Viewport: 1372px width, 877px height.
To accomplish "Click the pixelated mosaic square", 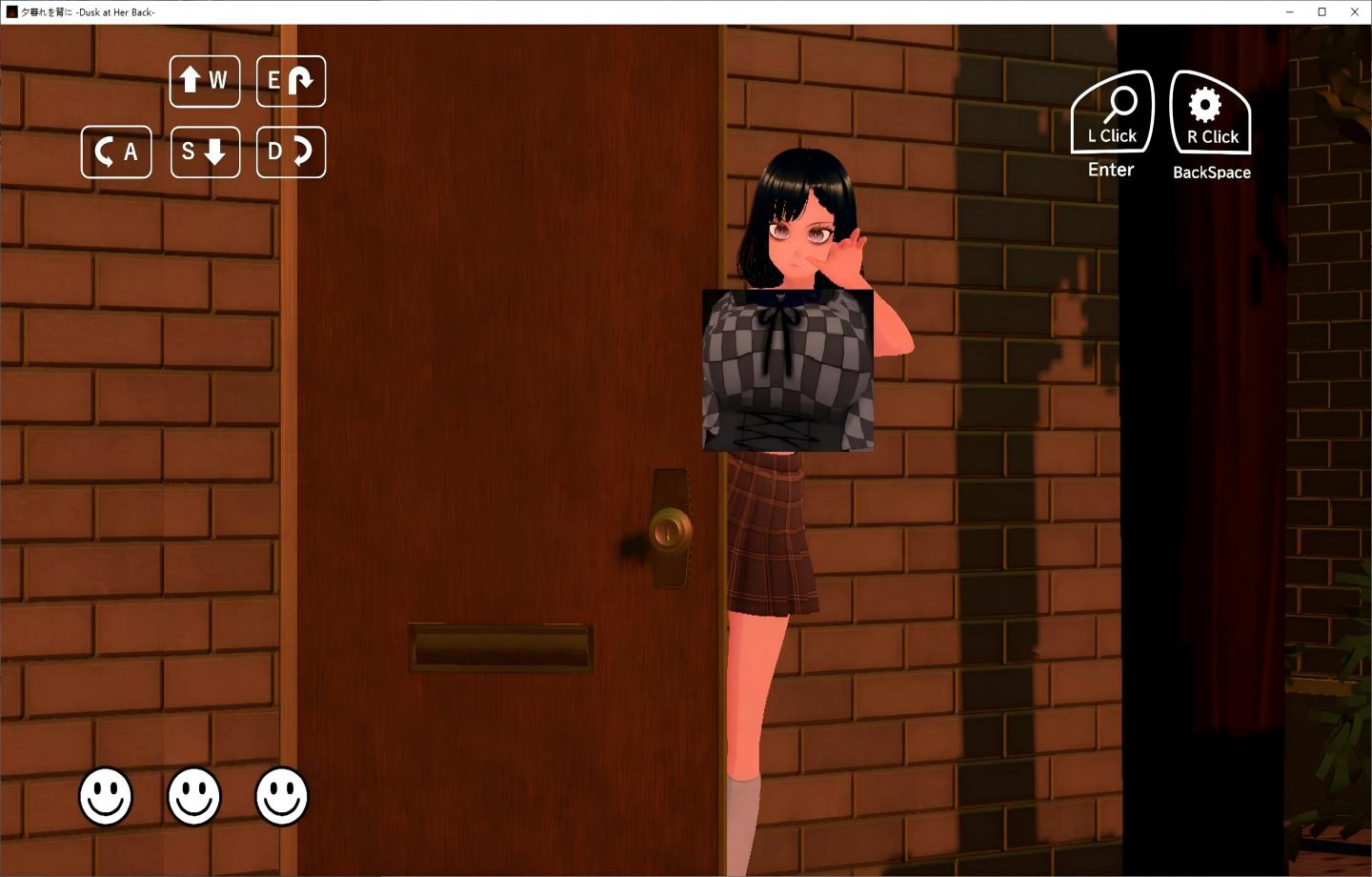I will [x=787, y=370].
